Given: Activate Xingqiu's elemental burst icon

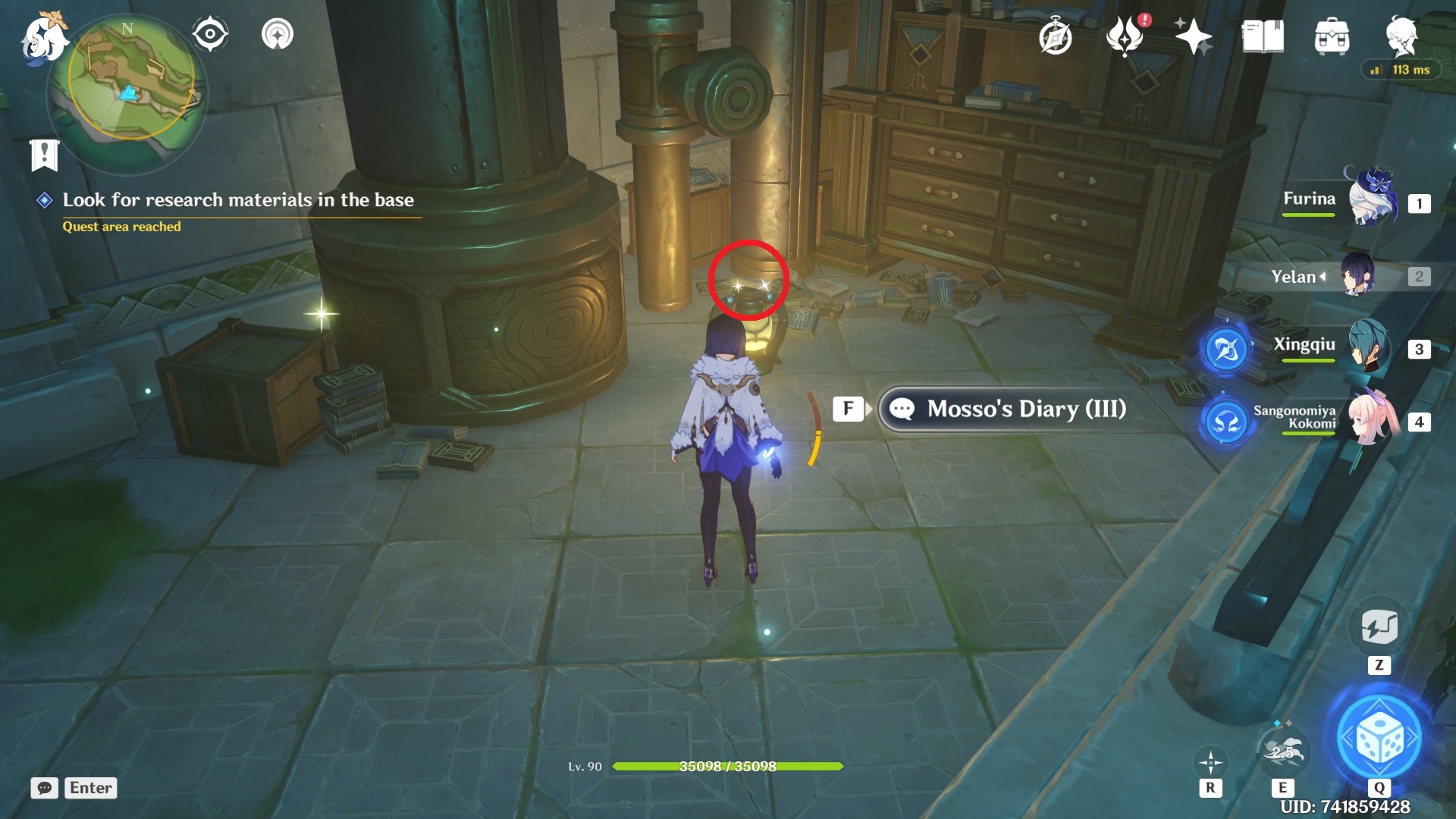Looking at the screenshot, I should pyautogui.click(x=1226, y=349).
